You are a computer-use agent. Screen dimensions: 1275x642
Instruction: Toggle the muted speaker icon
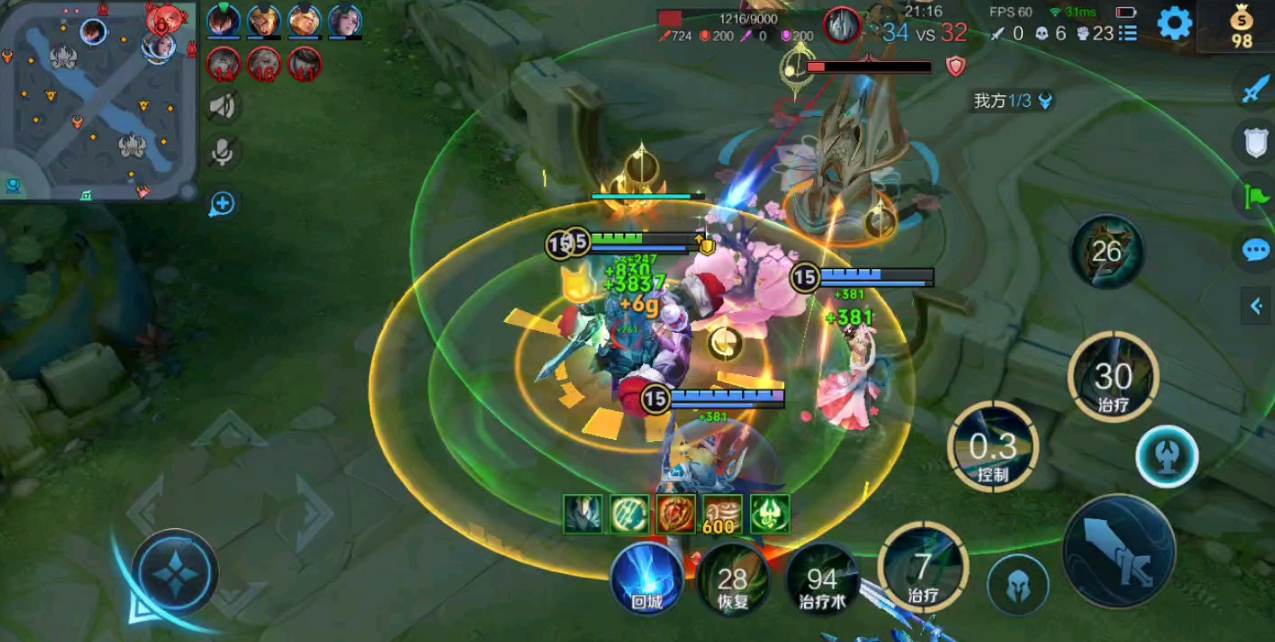[x=222, y=105]
